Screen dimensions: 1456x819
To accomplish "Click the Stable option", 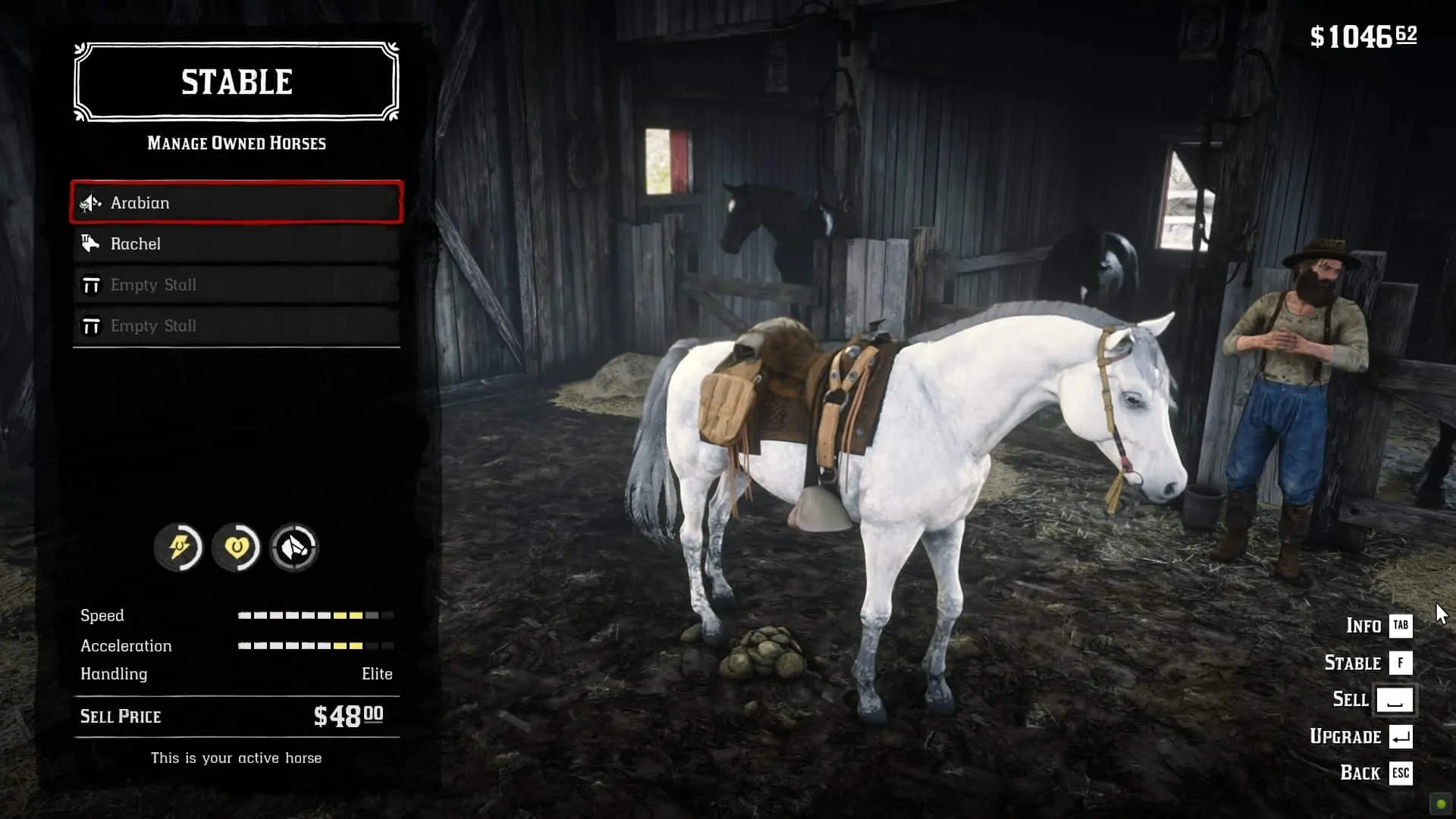I will click(1367, 663).
